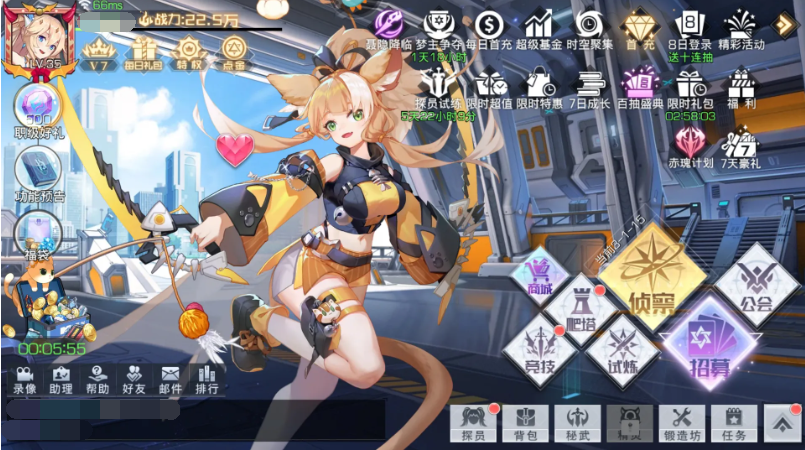Open the 7天豪礼 seven-day gift
The height and width of the screenshot is (450, 805).
[x=741, y=146]
